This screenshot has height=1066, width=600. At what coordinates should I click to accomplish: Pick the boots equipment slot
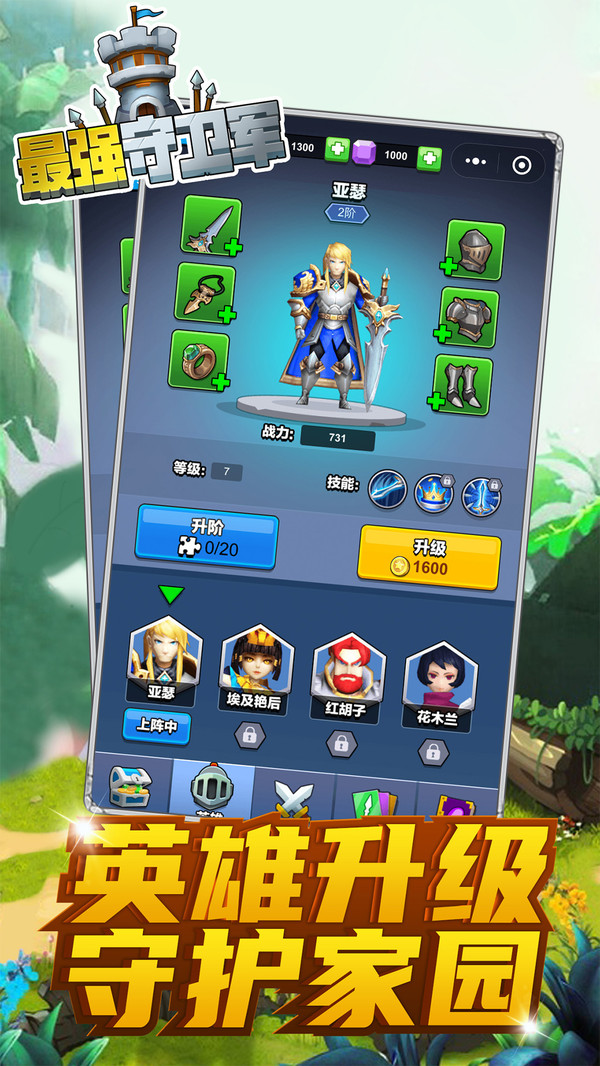tap(463, 384)
